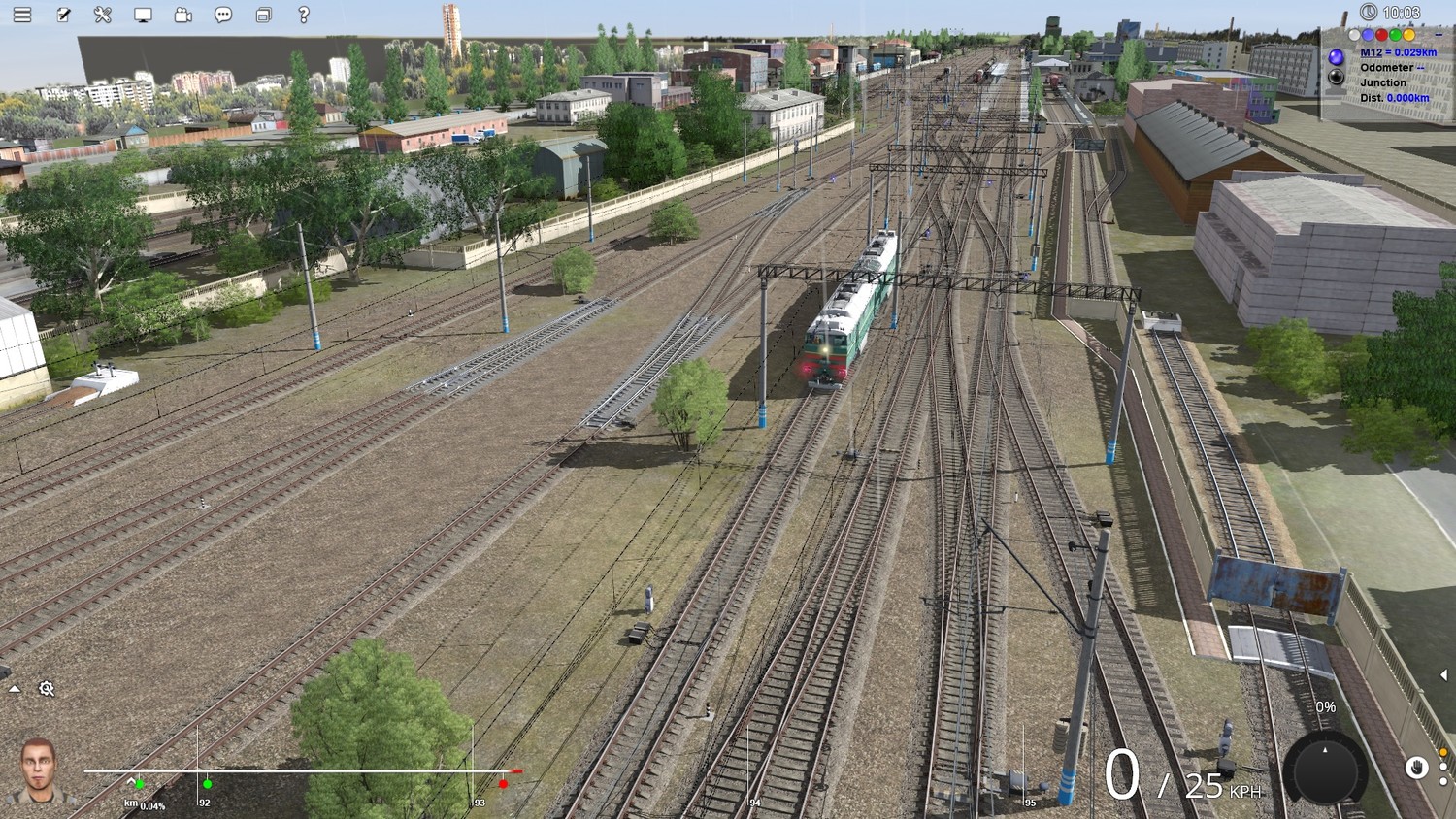Click the throttle dial control
The image size is (1456, 819).
(1325, 770)
